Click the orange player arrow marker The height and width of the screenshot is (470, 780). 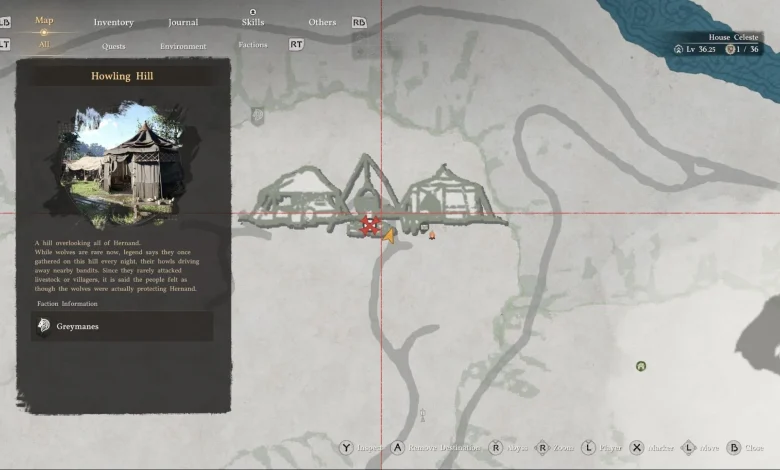click(x=390, y=236)
